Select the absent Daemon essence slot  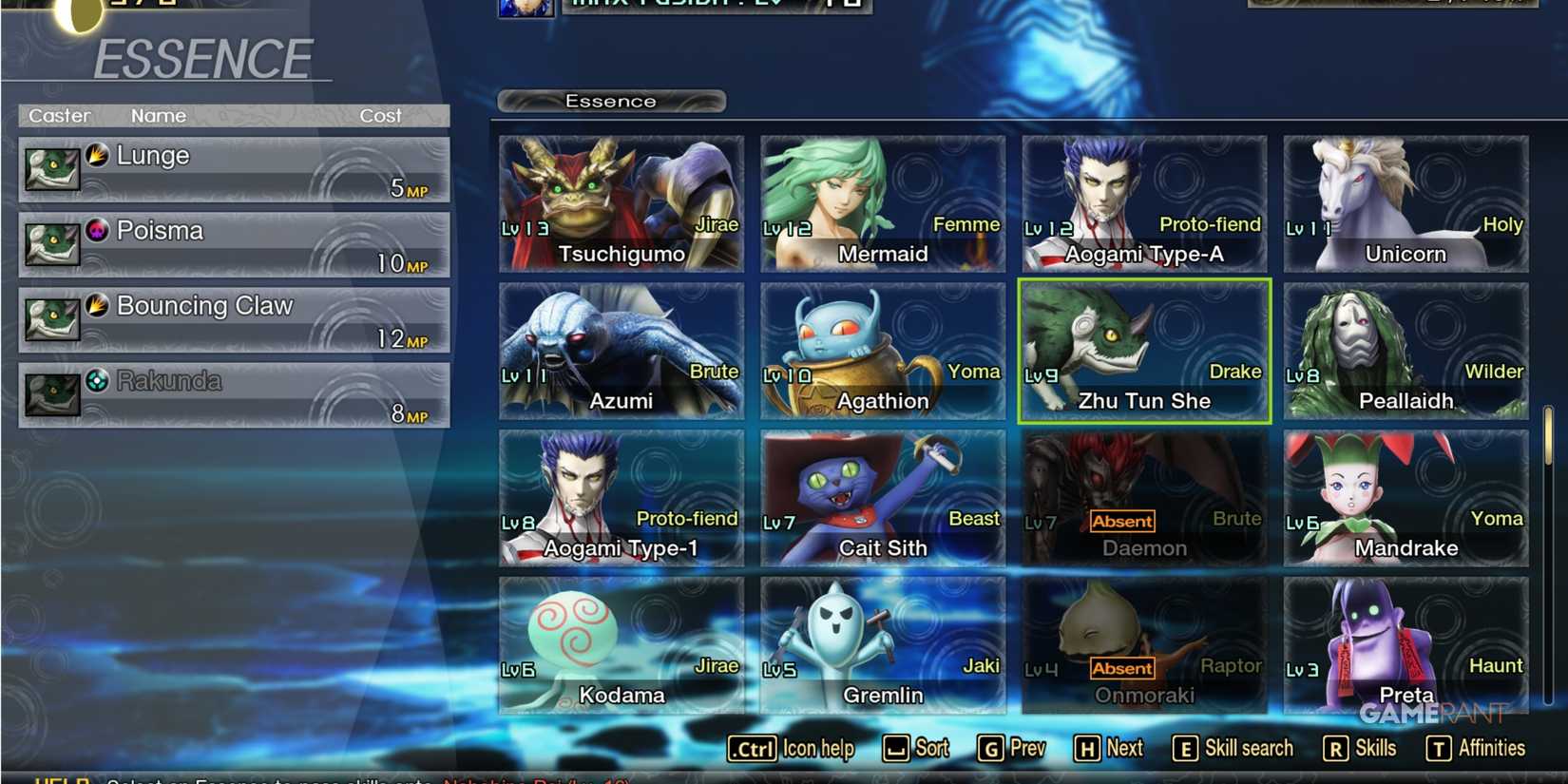pyautogui.click(x=1143, y=497)
